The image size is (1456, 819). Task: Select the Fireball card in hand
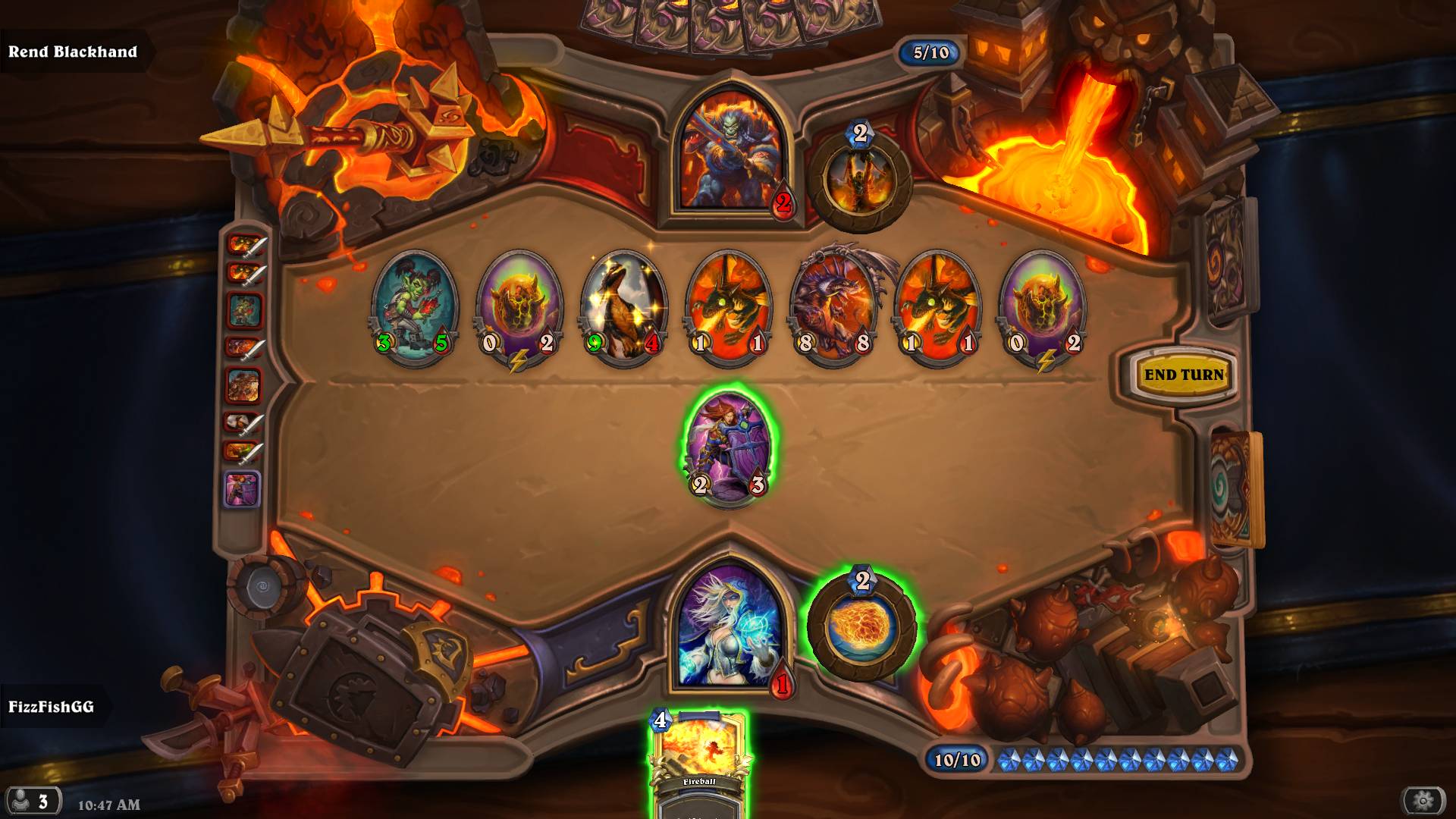coord(698,762)
